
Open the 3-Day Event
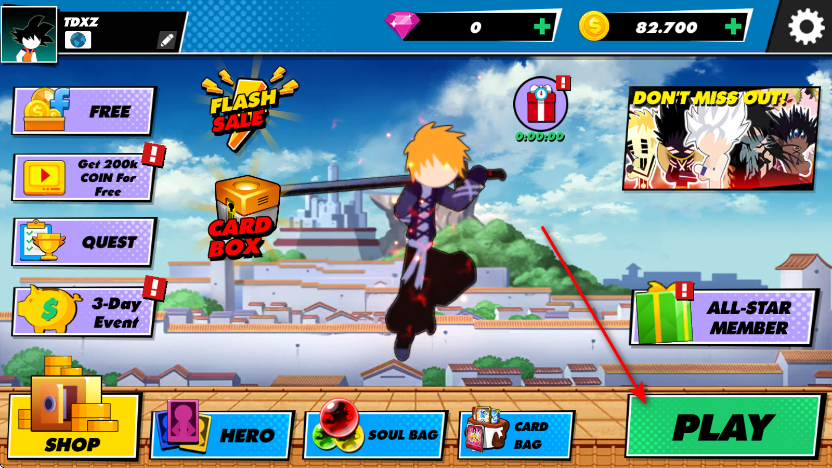(x=84, y=311)
